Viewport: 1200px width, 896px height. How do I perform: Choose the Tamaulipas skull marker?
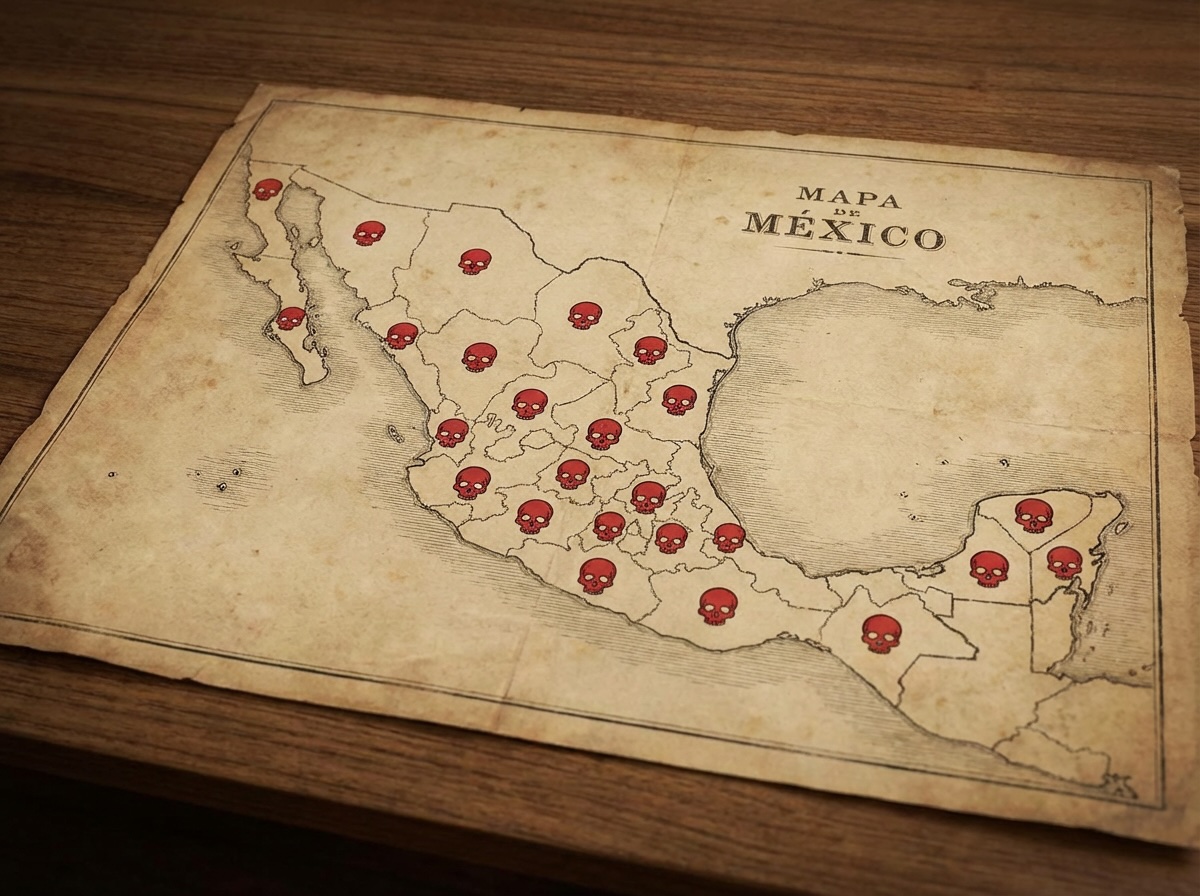click(679, 400)
